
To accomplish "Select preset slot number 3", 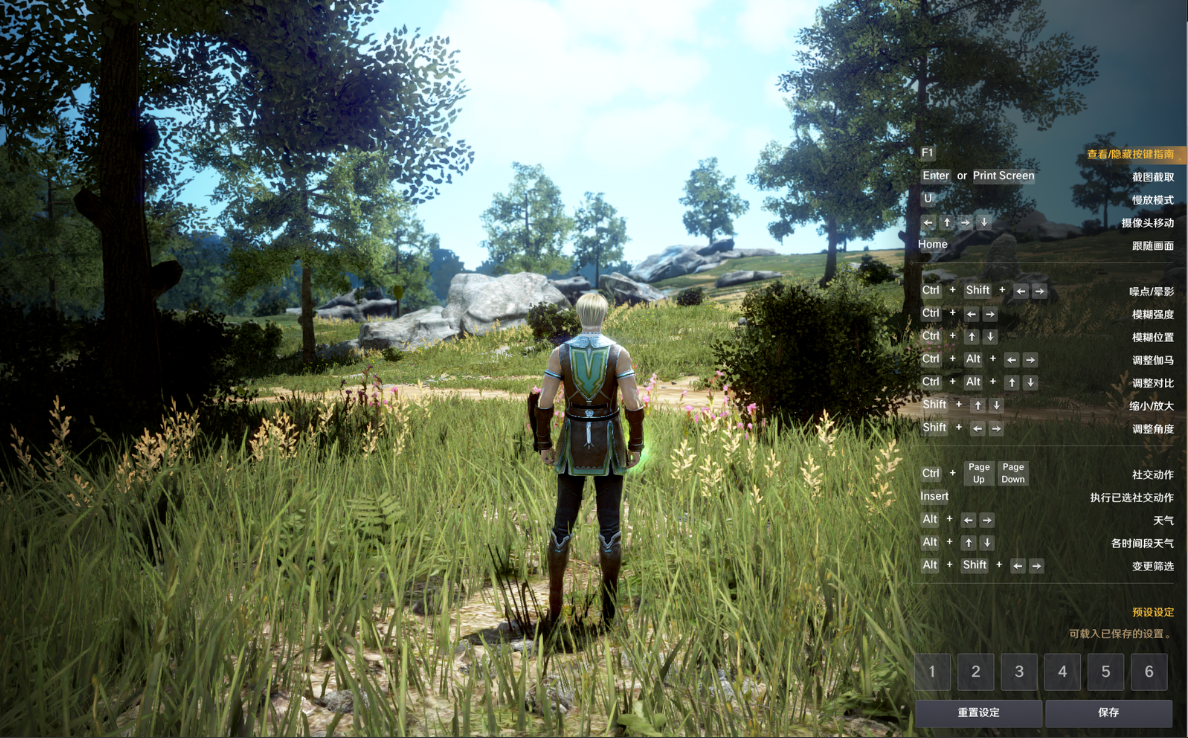I will pyautogui.click(x=1019, y=672).
